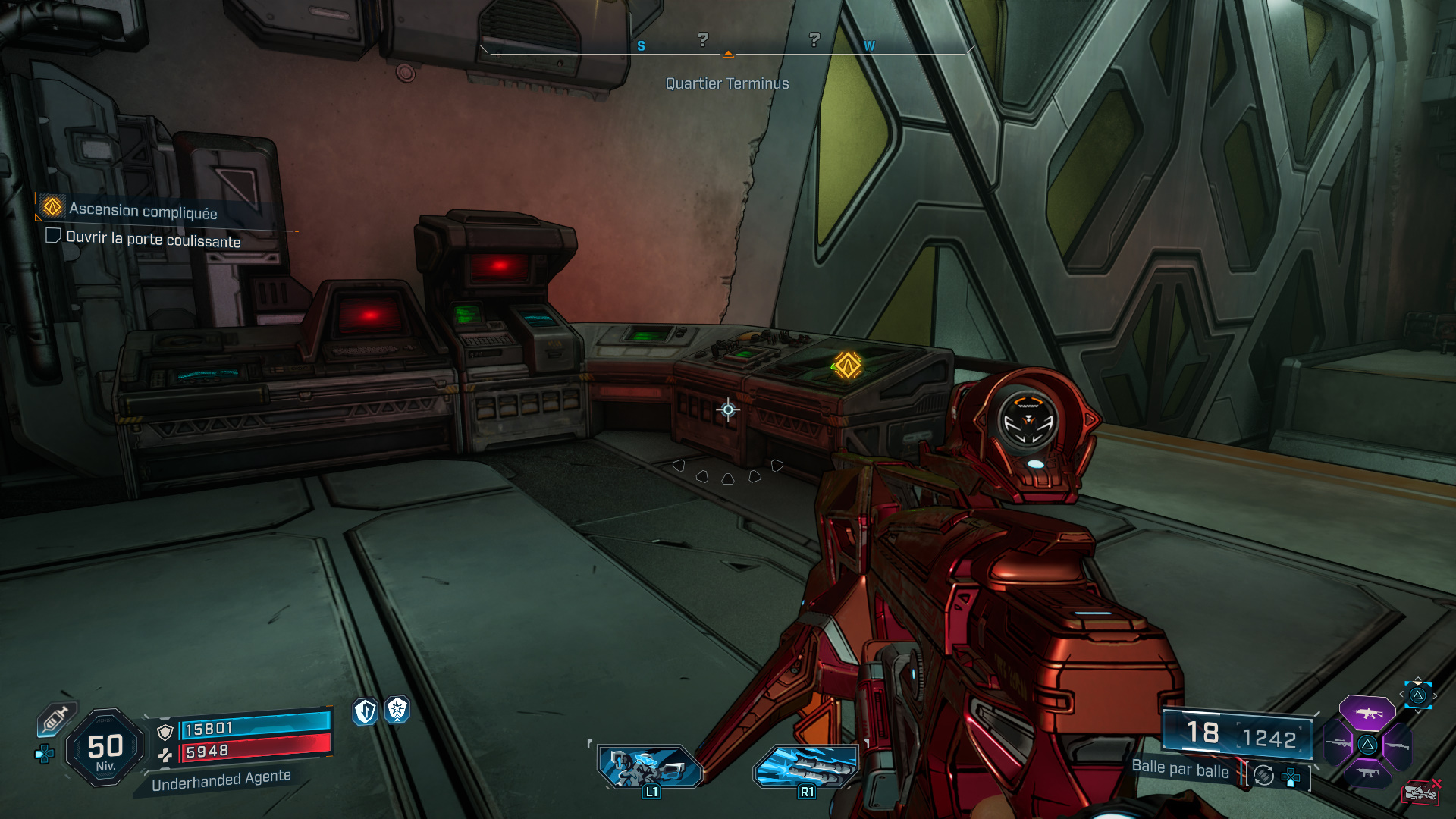Open the question-mark marker on the compass

[705, 38]
